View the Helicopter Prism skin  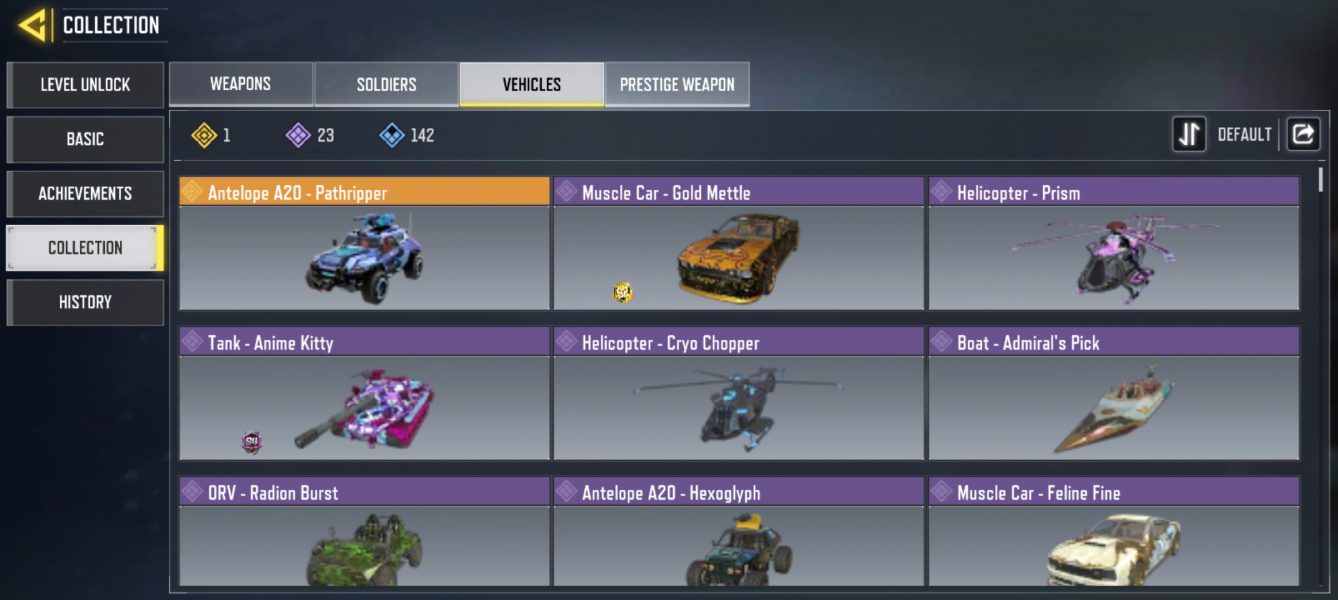point(1113,244)
